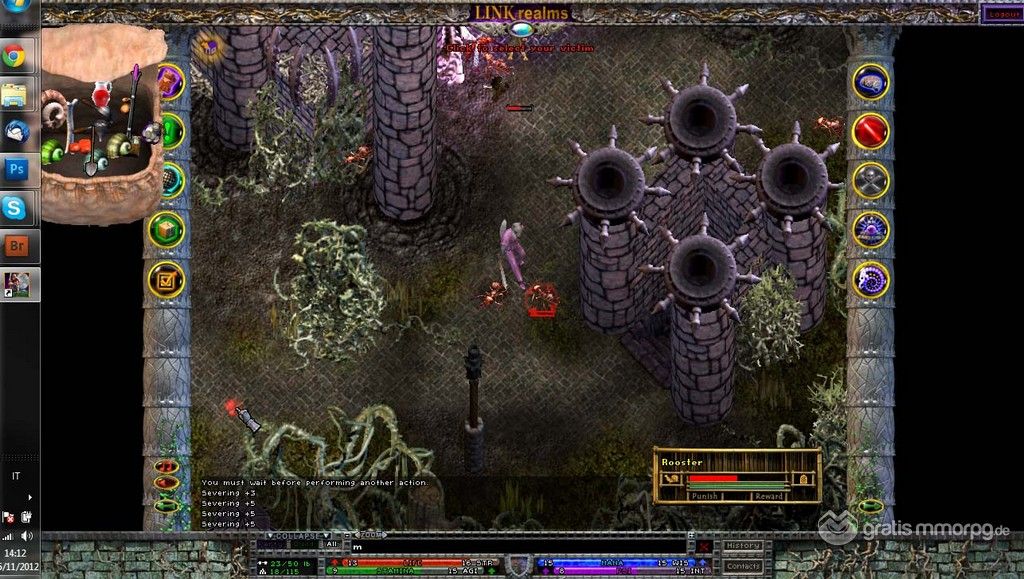
Task: Activate the brain skill icon
Action: click(x=870, y=81)
